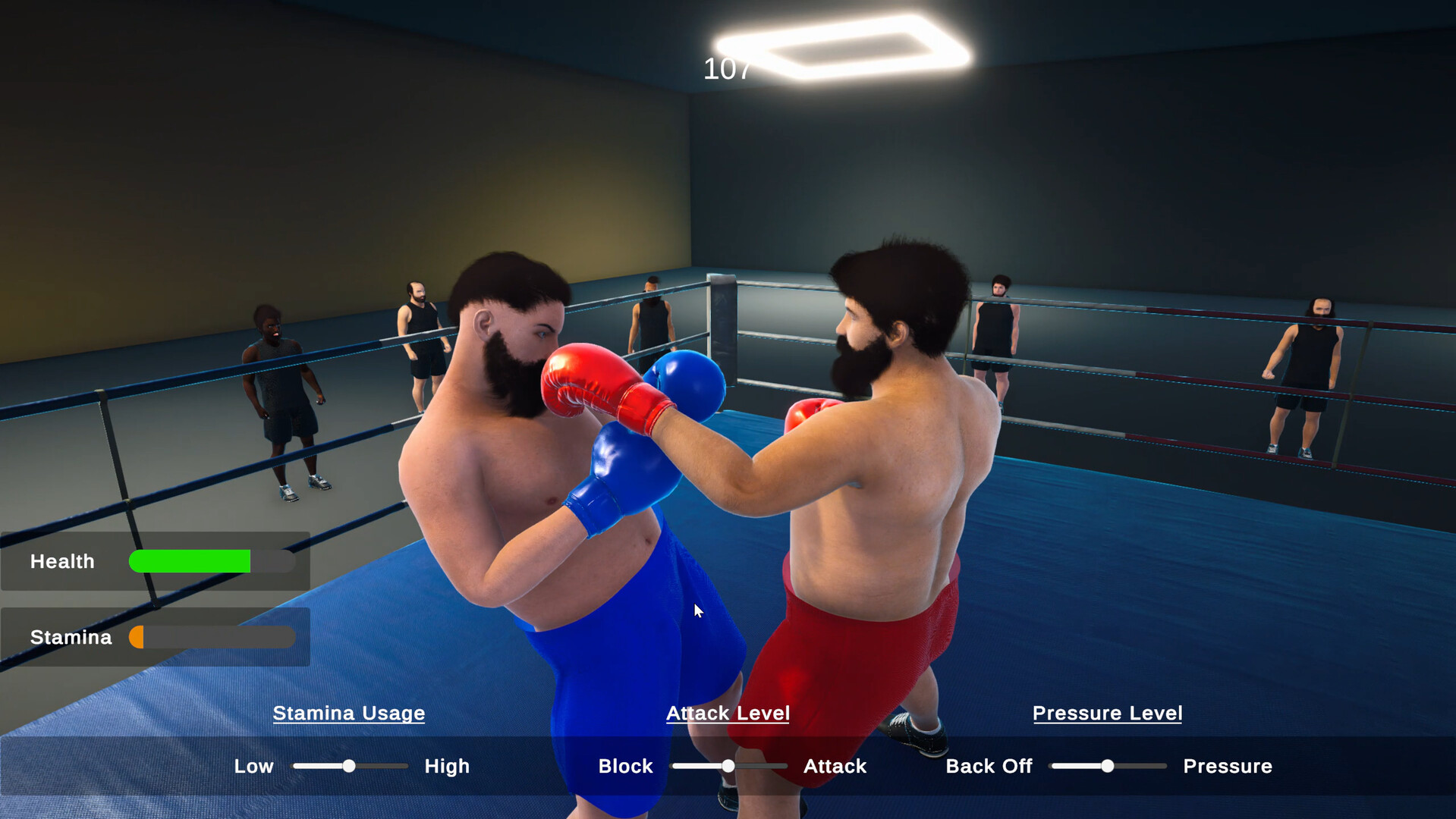Open the Pressure Level setting
1456x819 pixels.
(x=1107, y=714)
